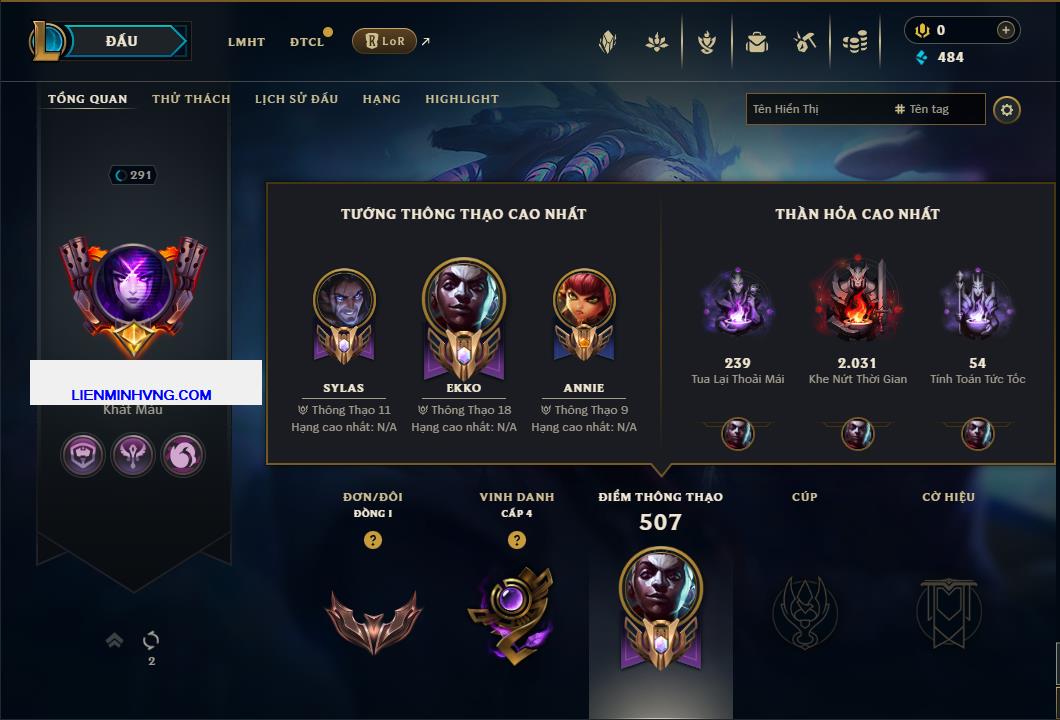Open the LMHT home section
The image size is (1060, 720).
coord(246,42)
